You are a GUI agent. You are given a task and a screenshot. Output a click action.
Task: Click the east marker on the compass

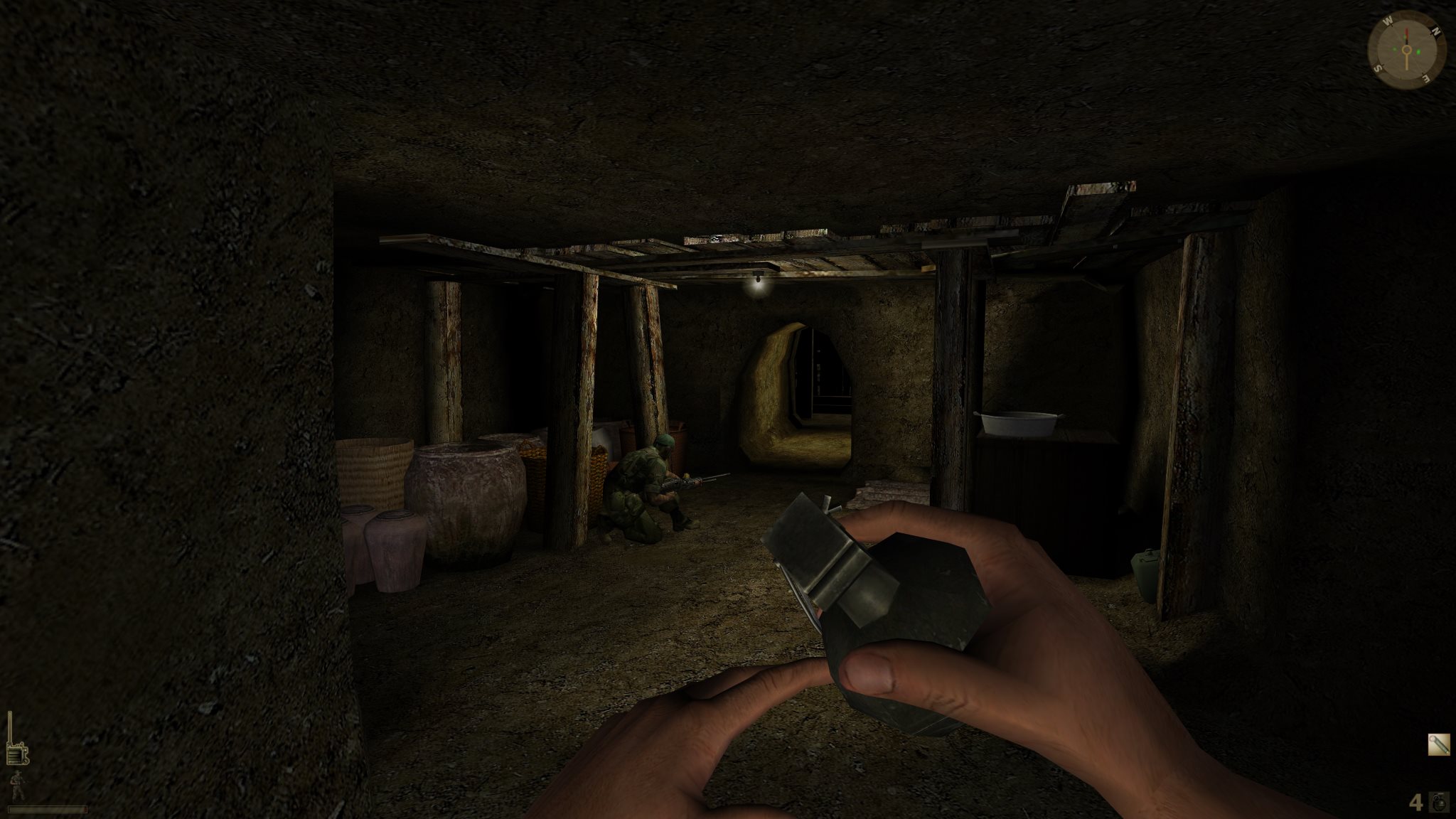pos(1426,77)
